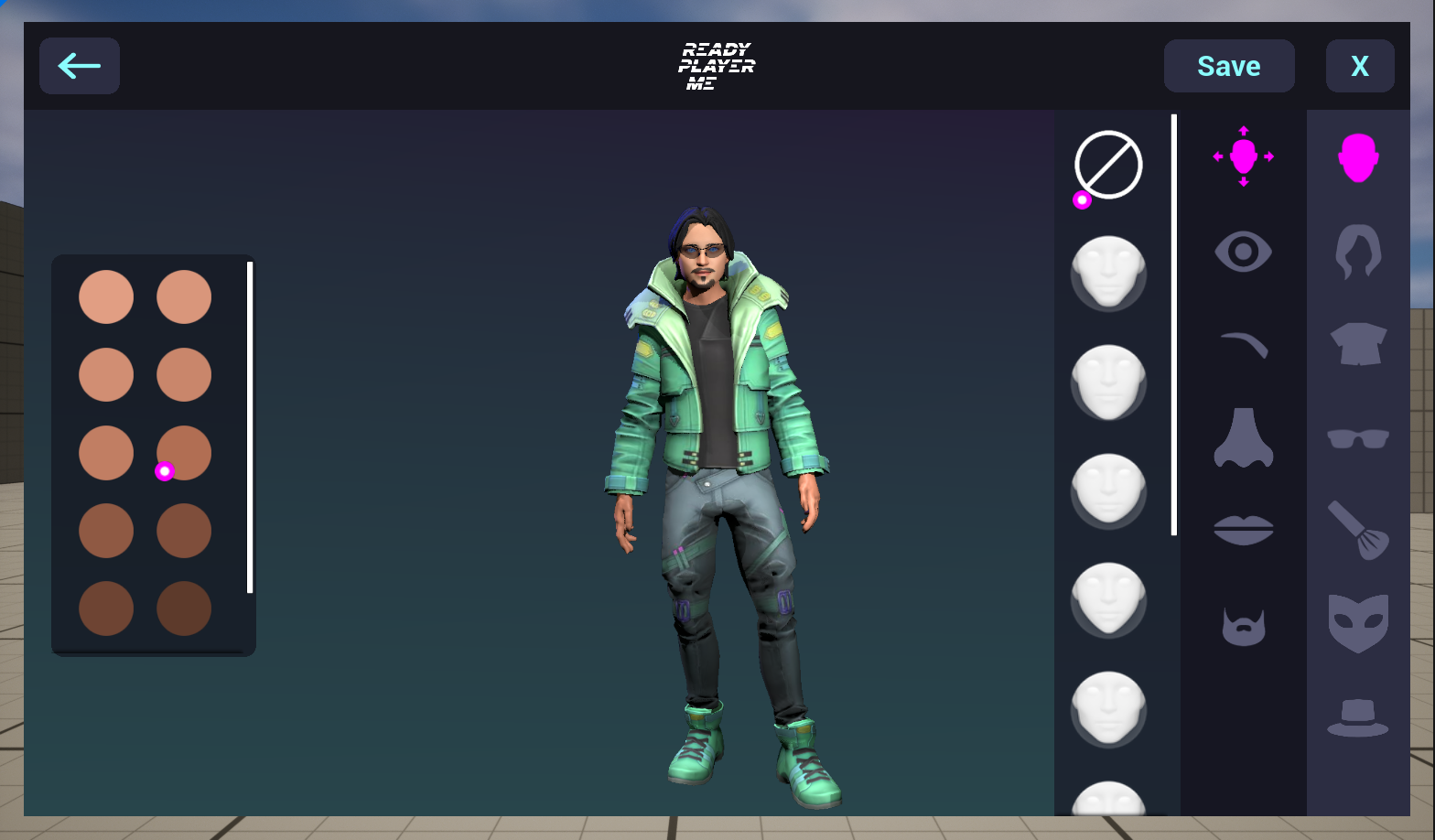Open the outfit selection category
Image resolution: width=1435 pixels, height=840 pixels.
click(x=1360, y=346)
